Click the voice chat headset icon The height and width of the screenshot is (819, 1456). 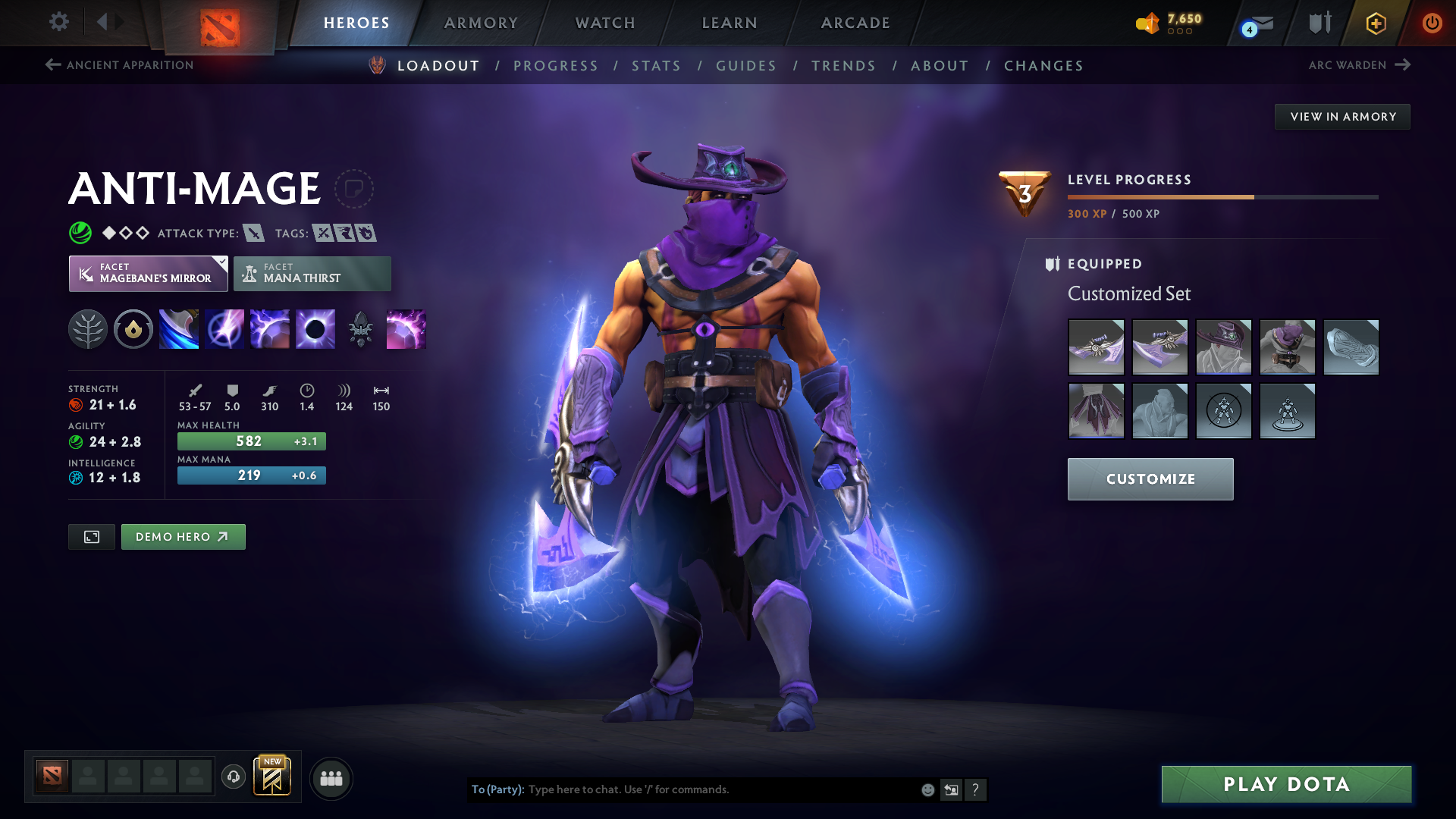234,777
